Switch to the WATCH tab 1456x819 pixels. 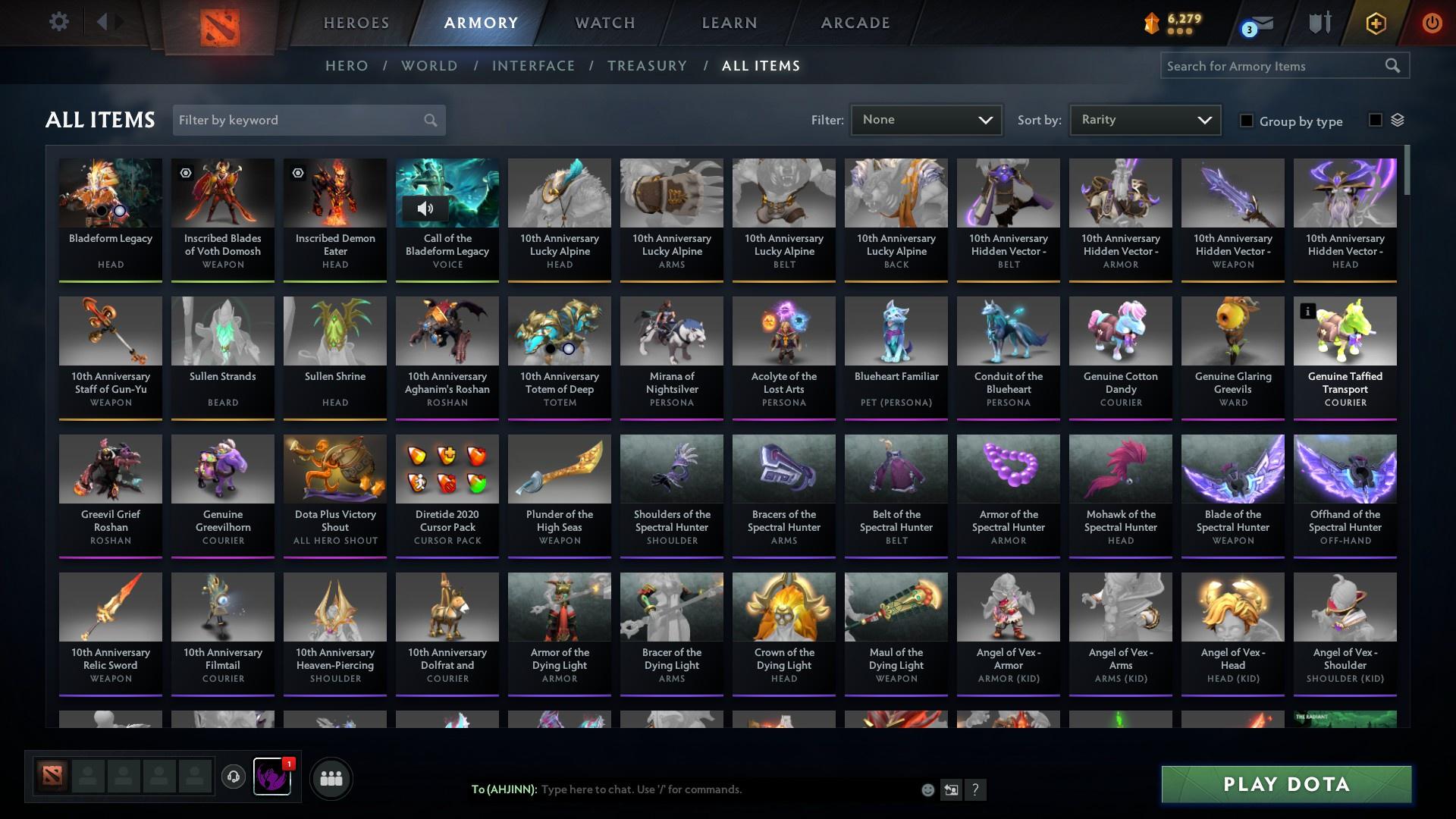click(x=604, y=22)
